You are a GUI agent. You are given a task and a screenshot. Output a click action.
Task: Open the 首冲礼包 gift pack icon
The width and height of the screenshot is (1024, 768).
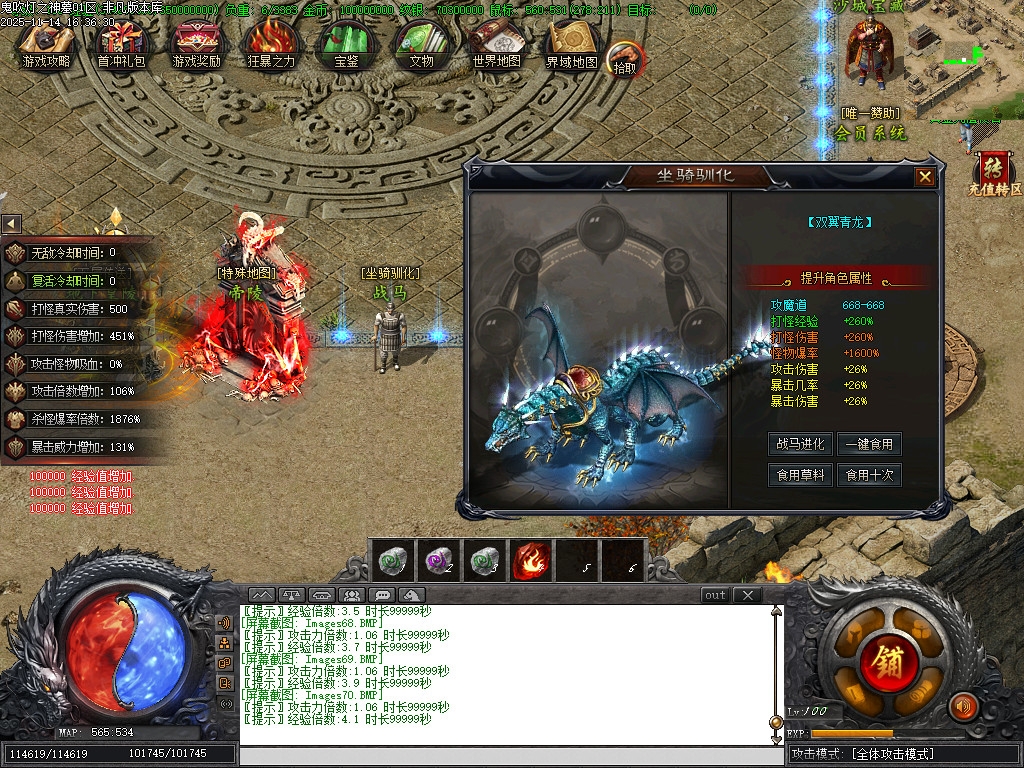coord(121,45)
